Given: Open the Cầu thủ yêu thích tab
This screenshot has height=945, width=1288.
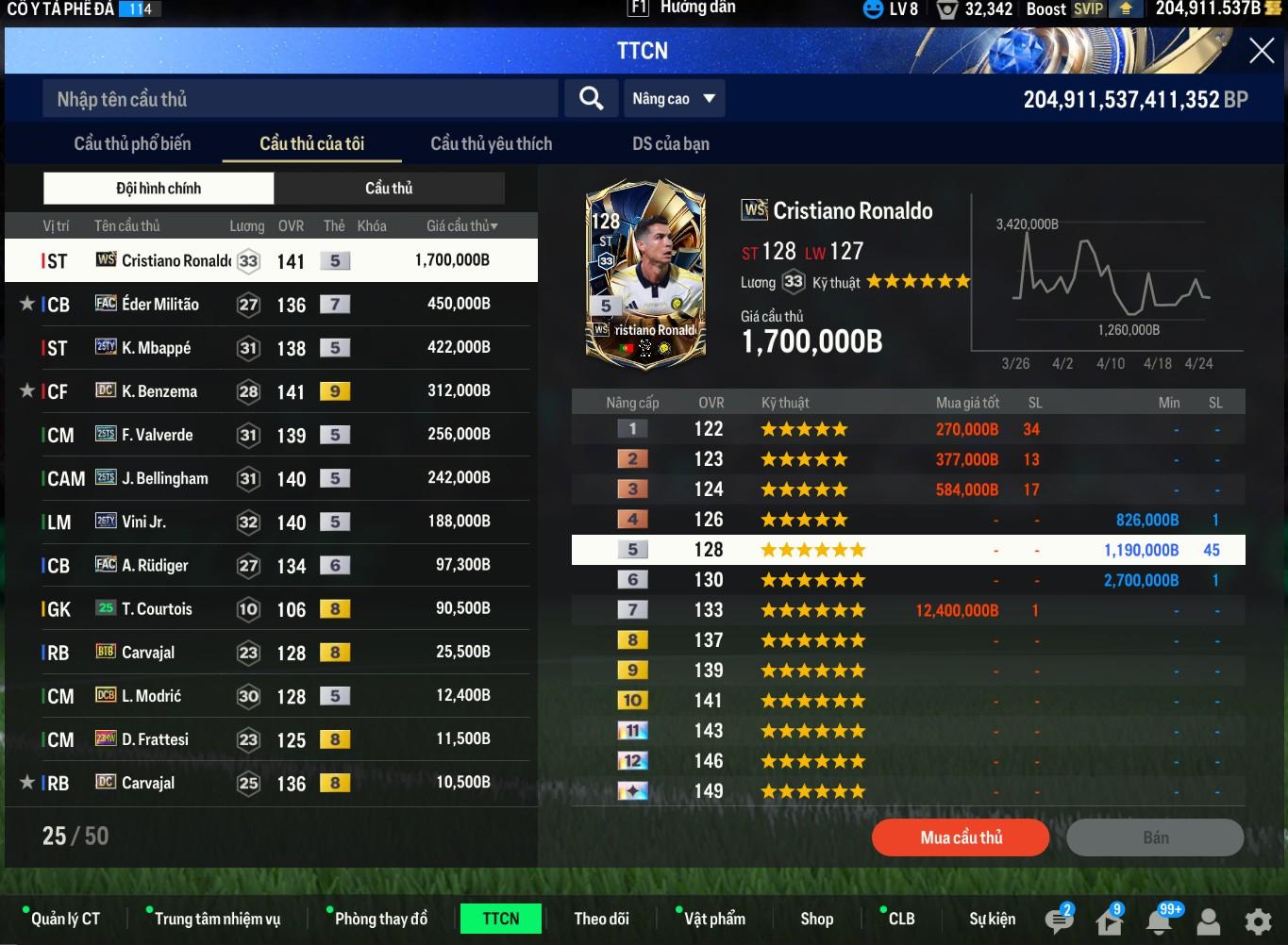Looking at the screenshot, I should coord(491,144).
